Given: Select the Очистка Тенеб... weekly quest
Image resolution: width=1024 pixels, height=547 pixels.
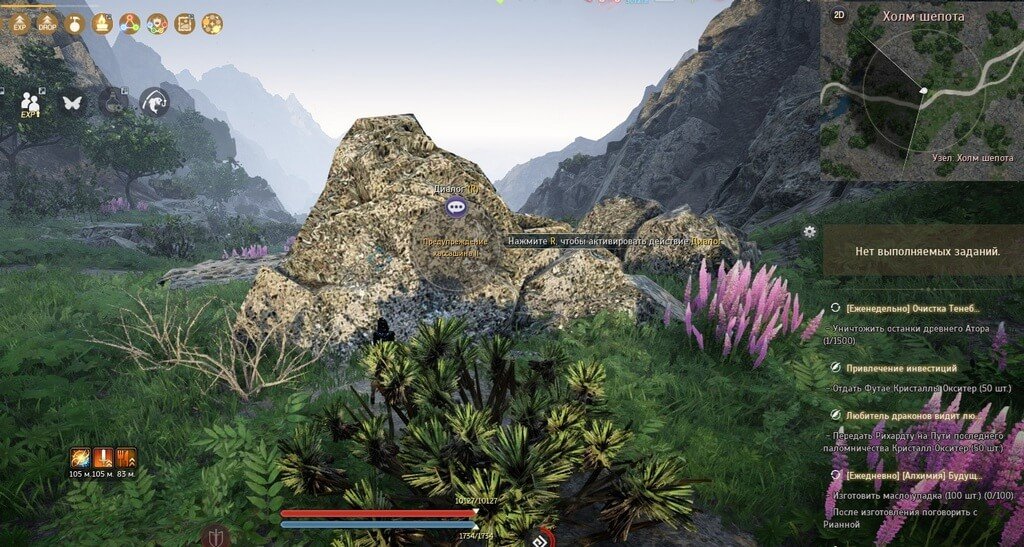Looking at the screenshot, I should click(x=911, y=308).
